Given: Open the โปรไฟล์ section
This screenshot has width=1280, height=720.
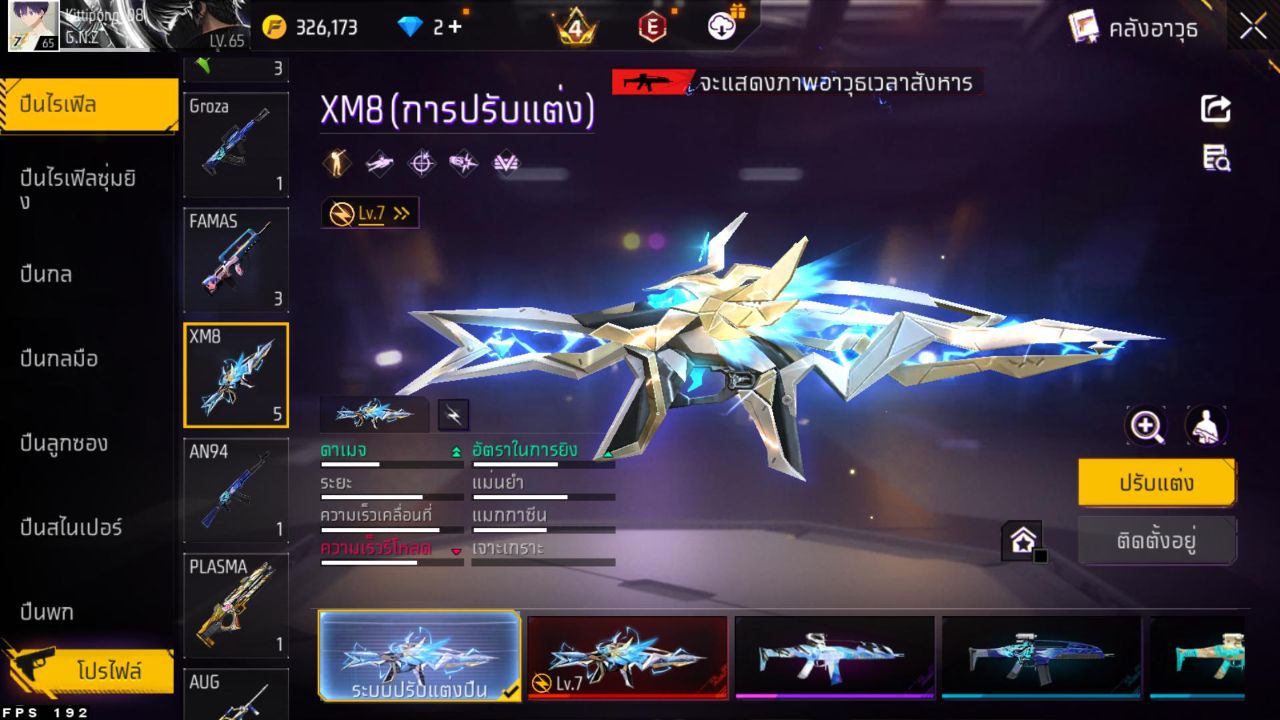Looking at the screenshot, I should 108,671.
